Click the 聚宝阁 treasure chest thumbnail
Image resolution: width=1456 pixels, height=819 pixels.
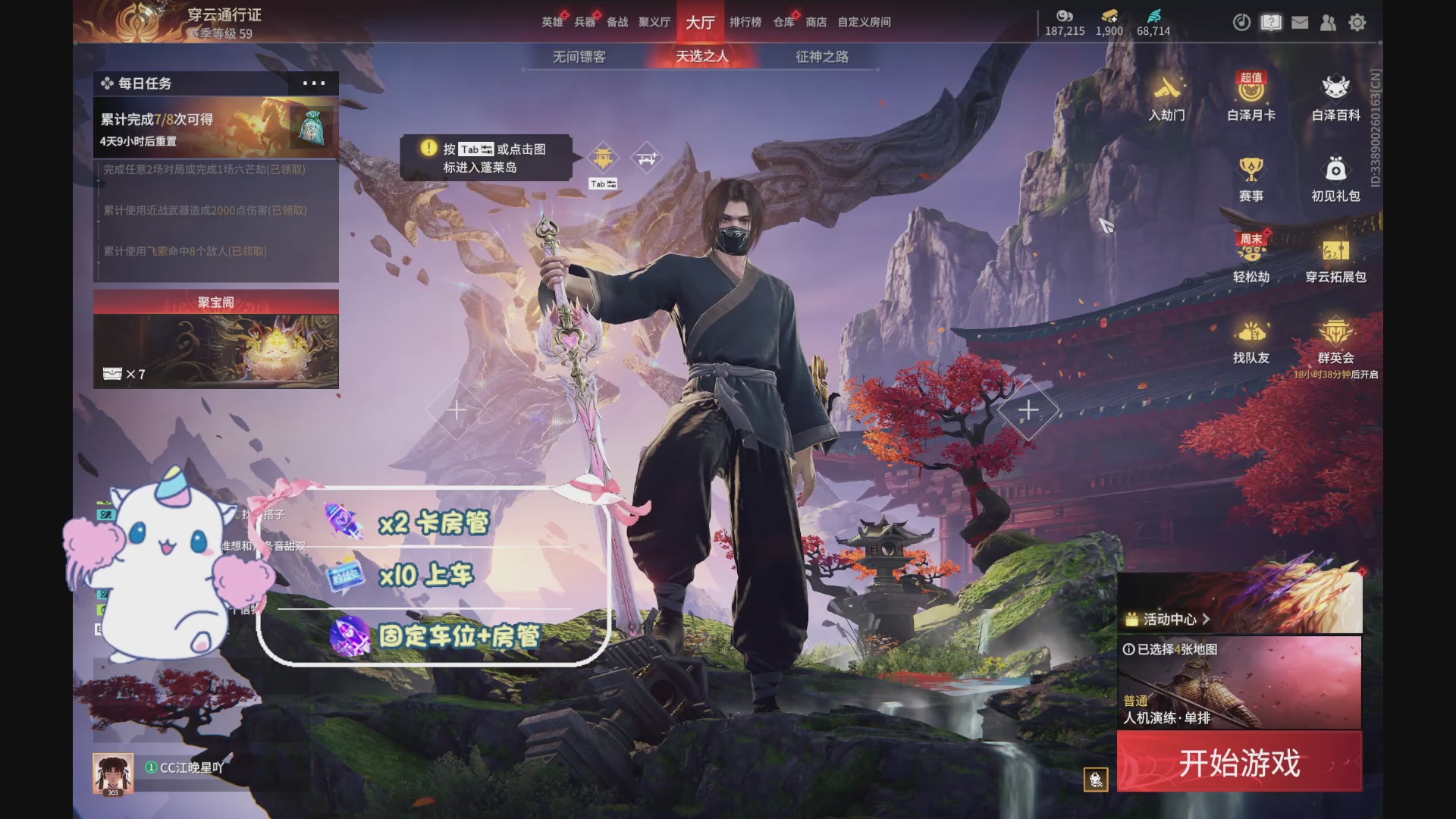point(216,350)
